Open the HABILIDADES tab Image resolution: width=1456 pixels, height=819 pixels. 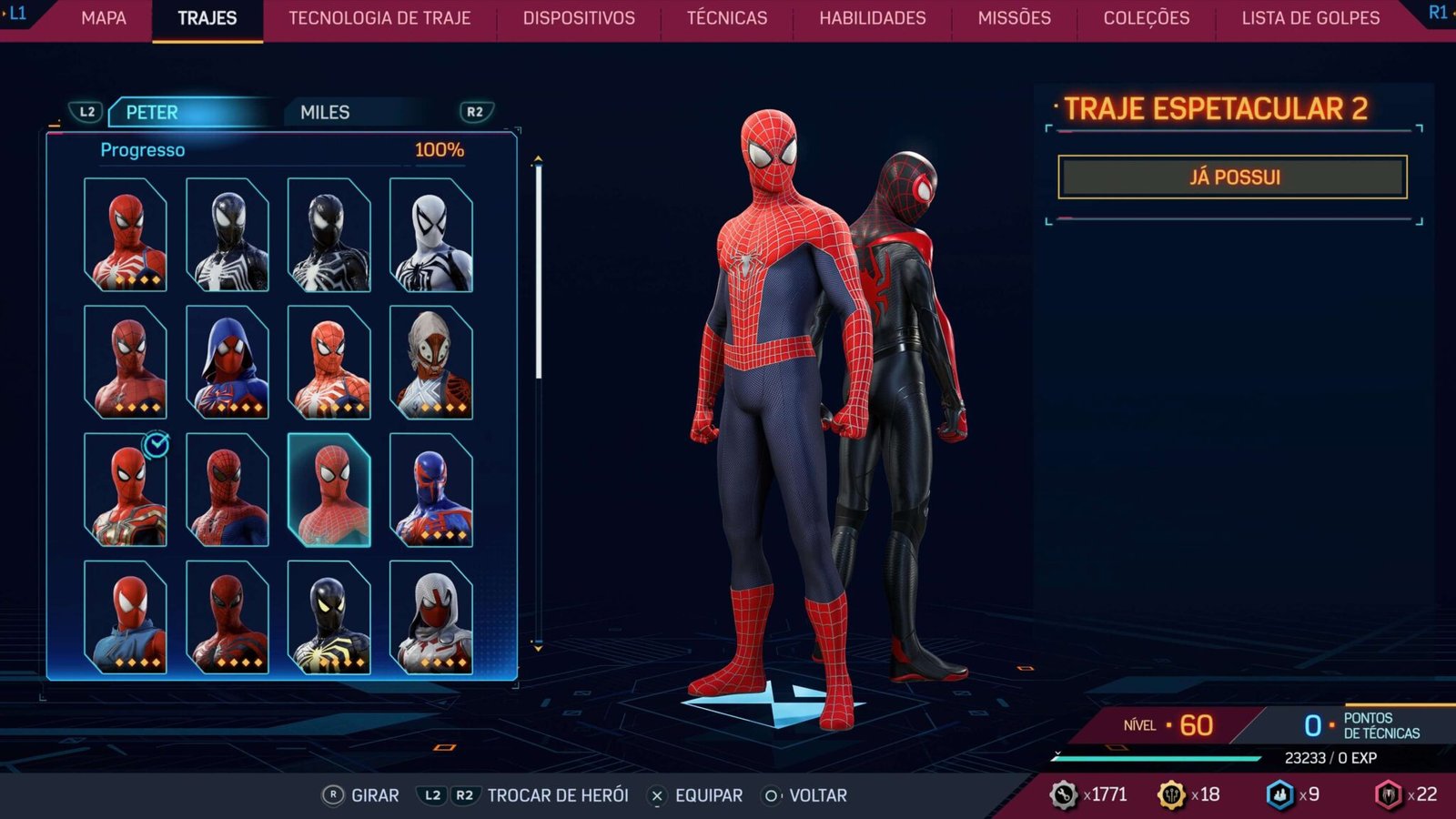coord(876,17)
